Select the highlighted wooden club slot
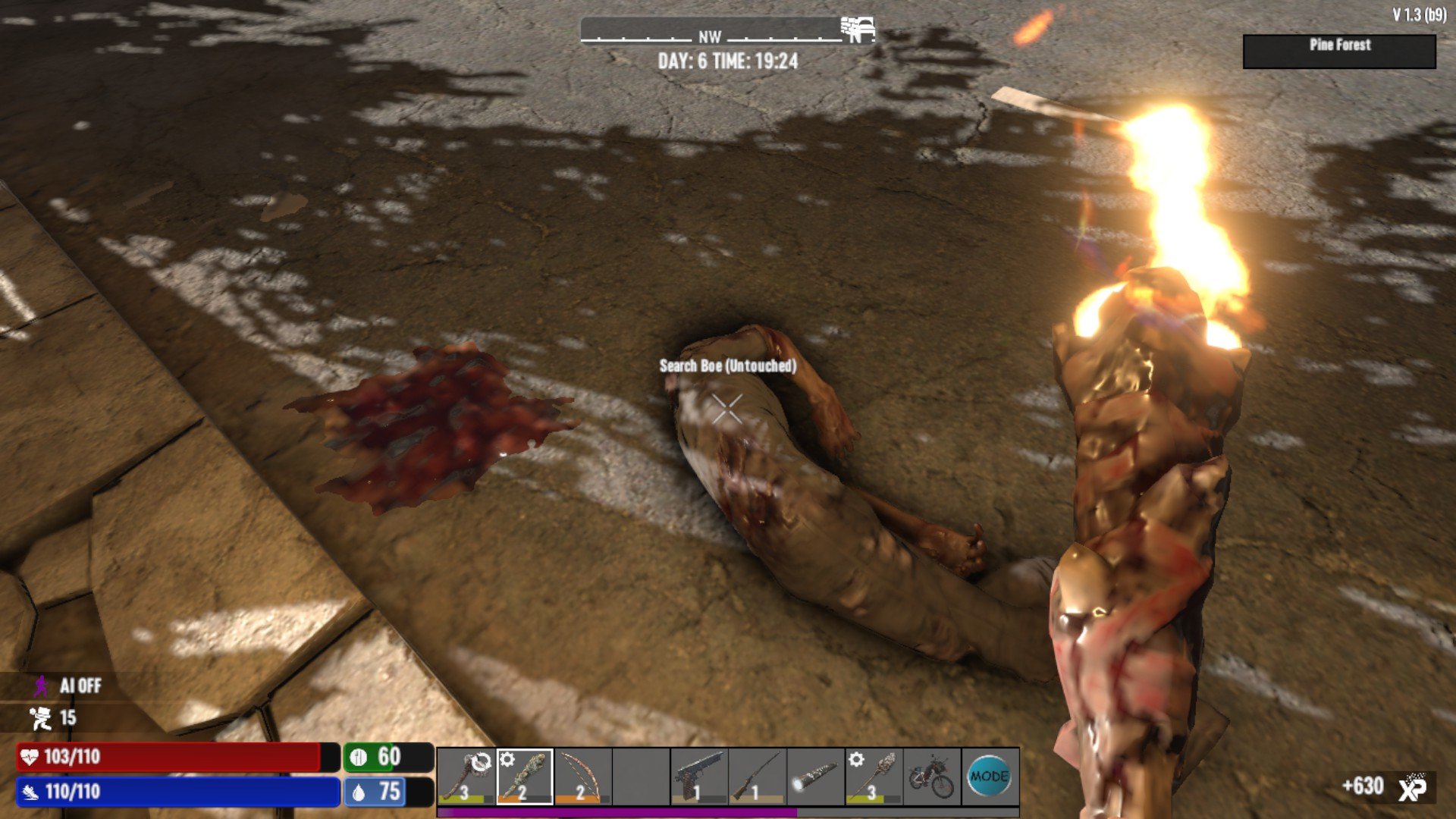Image resolution: width=1456 pixels, height=819 pixels. [524, 776]
